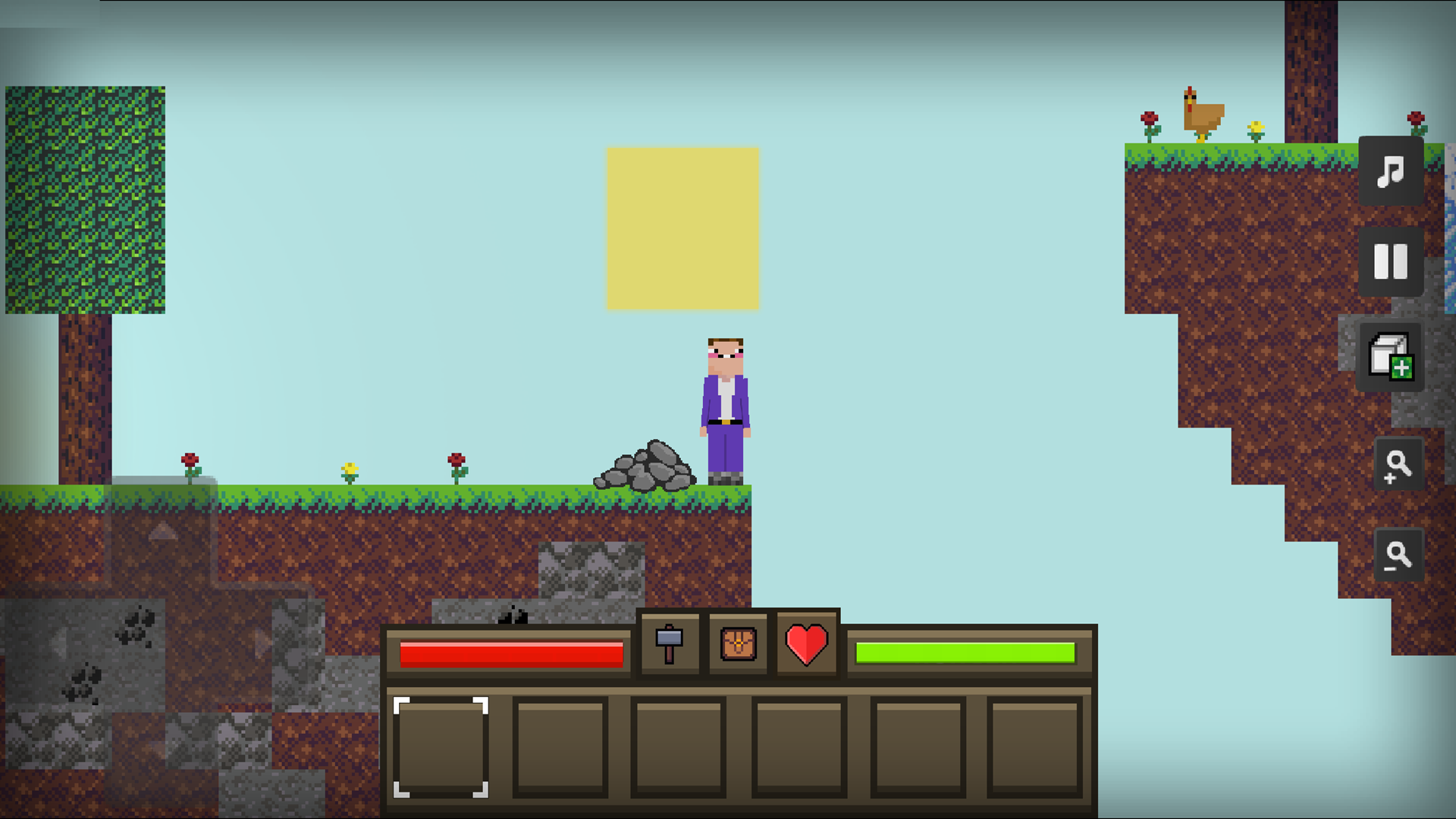1456x819 pixels.
Task: Click the rock pile beside the player
Action: click(x=645, y=466)
